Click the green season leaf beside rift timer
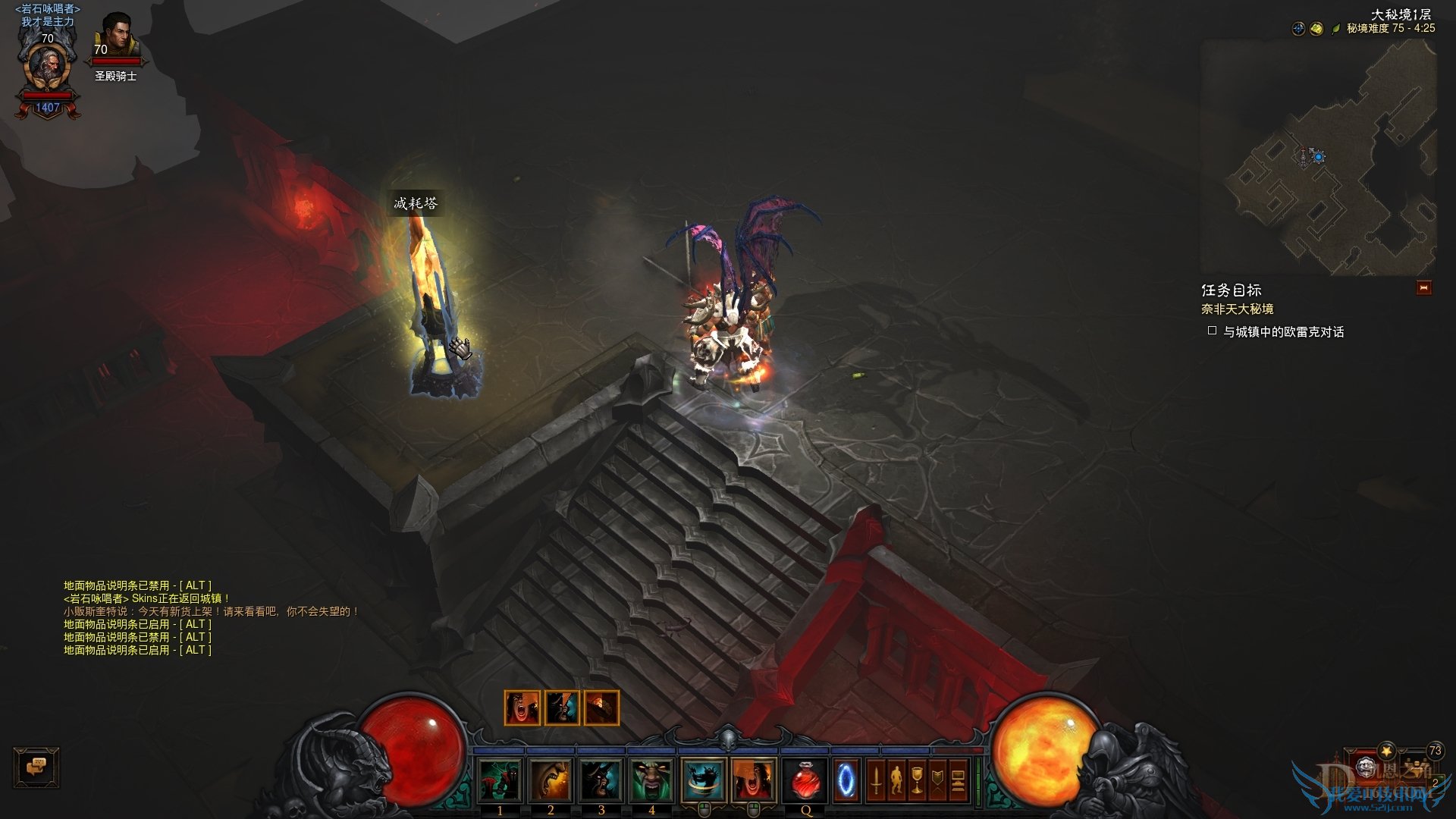The width and height of the screenshot is (1456, 819). click(x=1336, y=29)
